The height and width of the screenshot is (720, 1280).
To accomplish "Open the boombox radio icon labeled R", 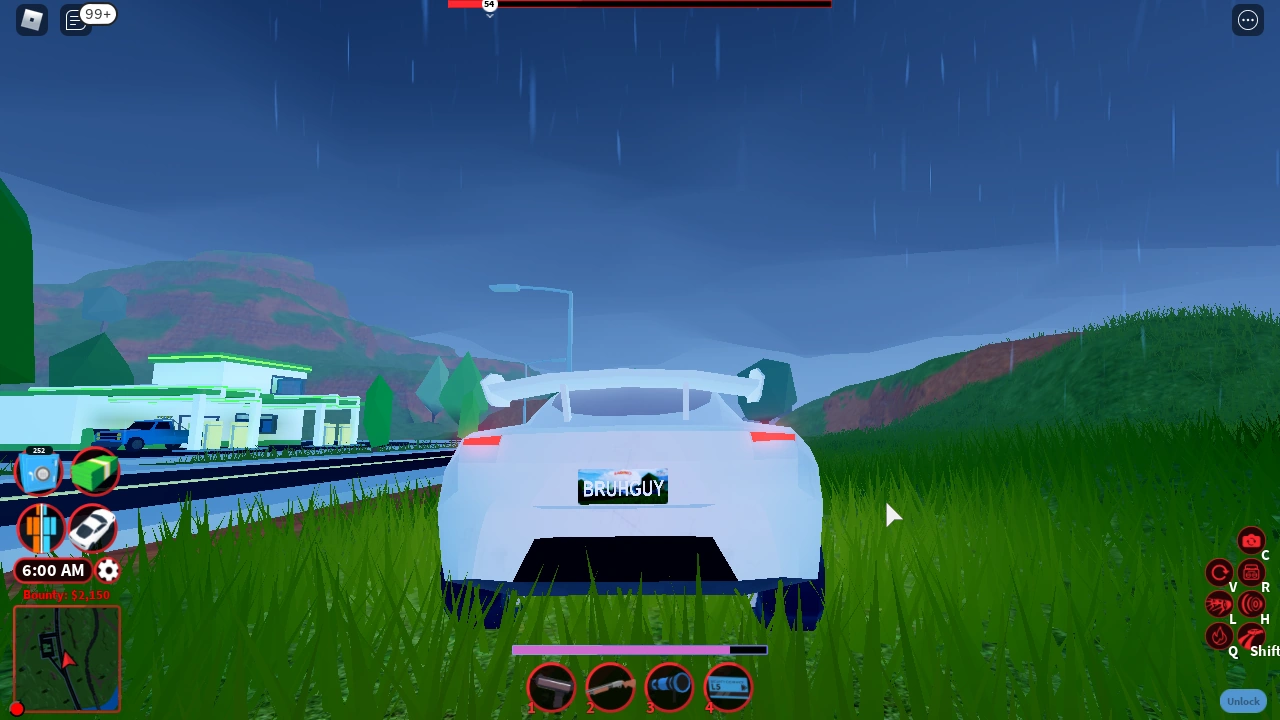I will [x=1252, y=573].
